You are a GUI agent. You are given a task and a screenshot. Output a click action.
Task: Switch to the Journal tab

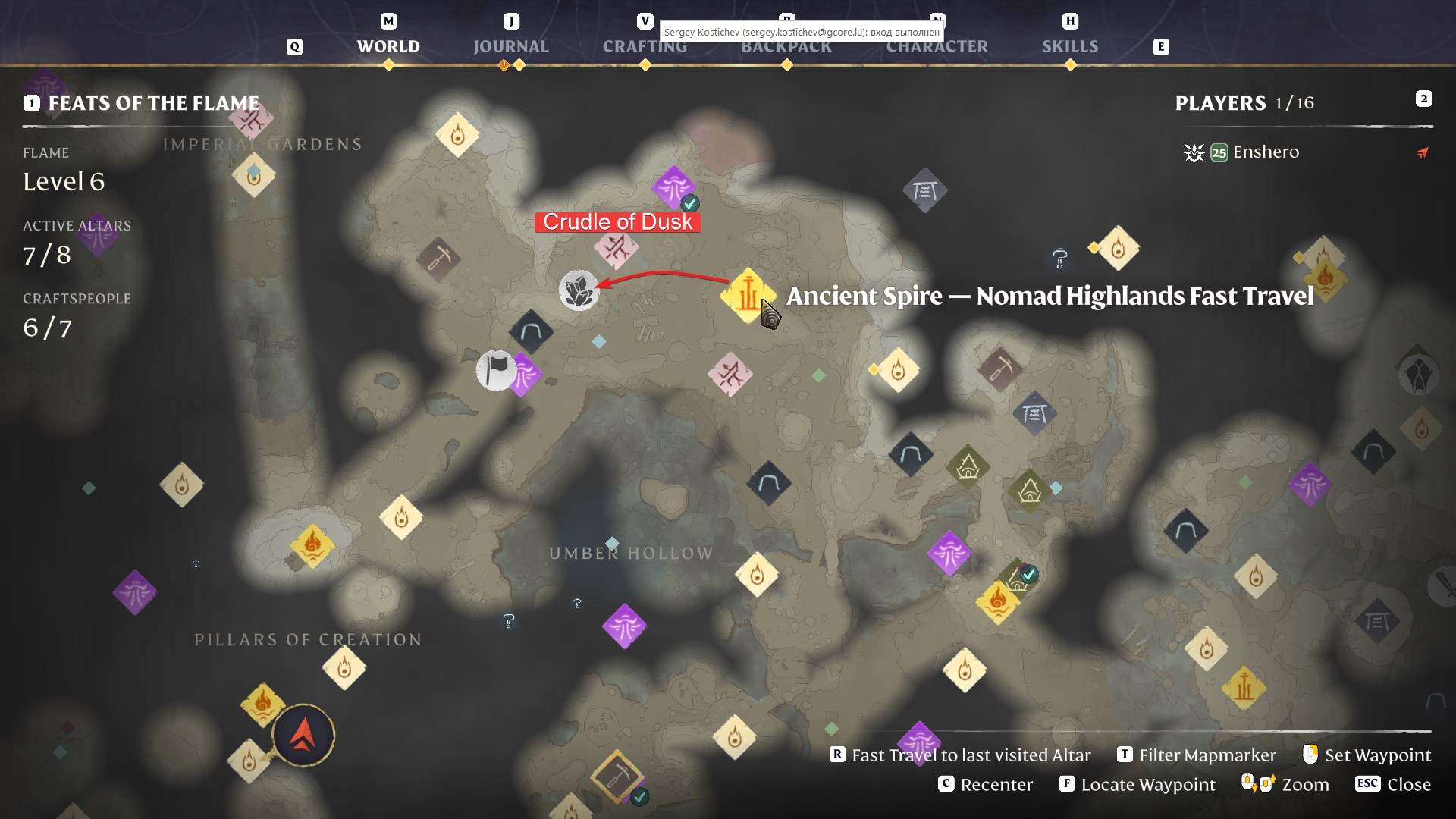[x=511, y=46]
